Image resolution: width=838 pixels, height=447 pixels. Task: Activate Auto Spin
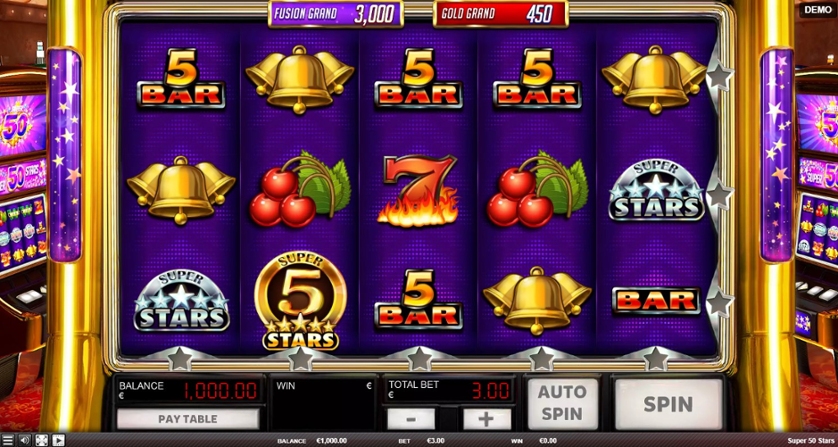(x=561, y=404)
